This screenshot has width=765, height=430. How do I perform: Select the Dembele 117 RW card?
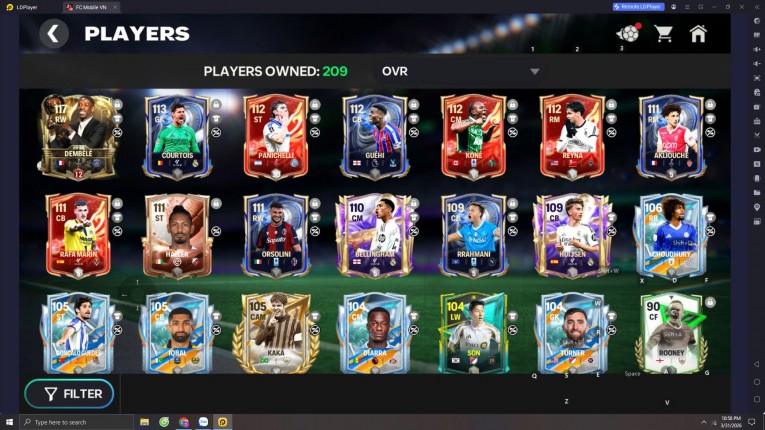[77, 136]
